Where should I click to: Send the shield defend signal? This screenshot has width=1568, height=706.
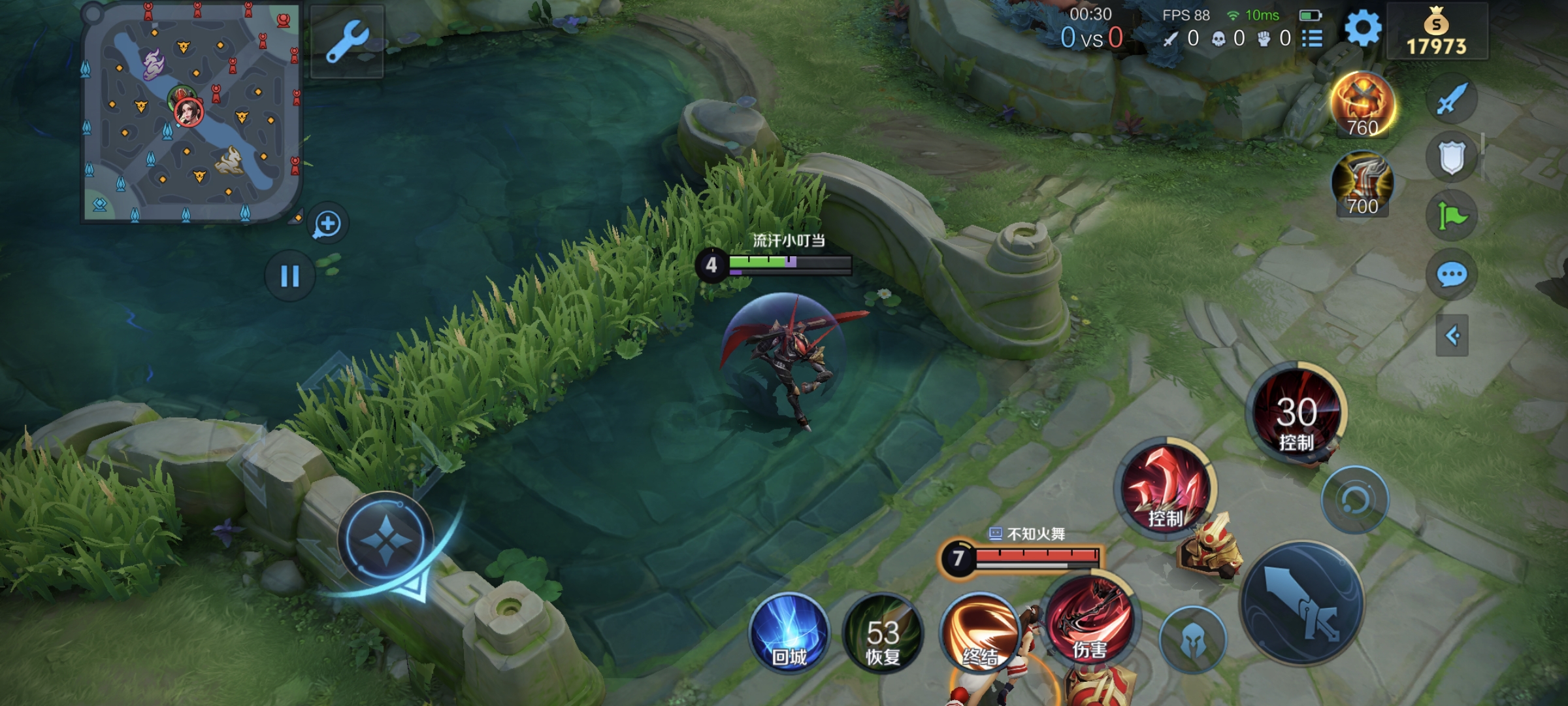click(1452, 158)
